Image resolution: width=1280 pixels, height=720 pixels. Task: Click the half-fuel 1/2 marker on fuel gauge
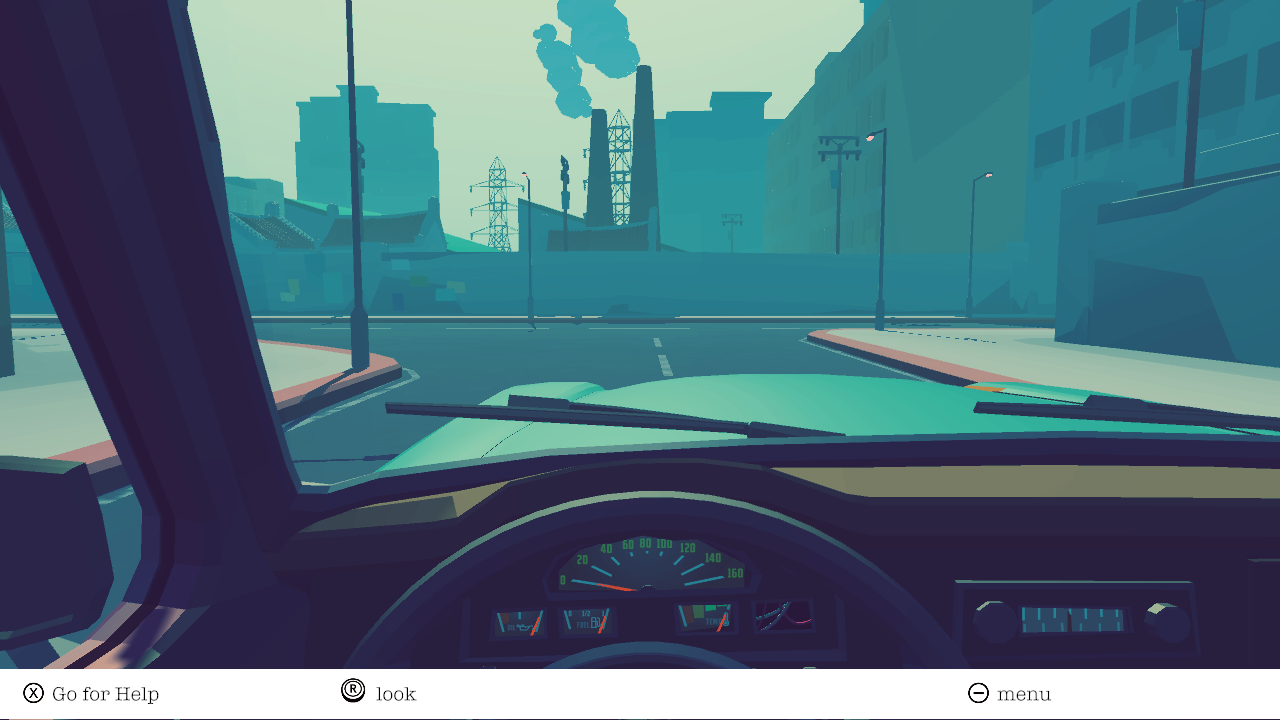(x=585, y=612)
